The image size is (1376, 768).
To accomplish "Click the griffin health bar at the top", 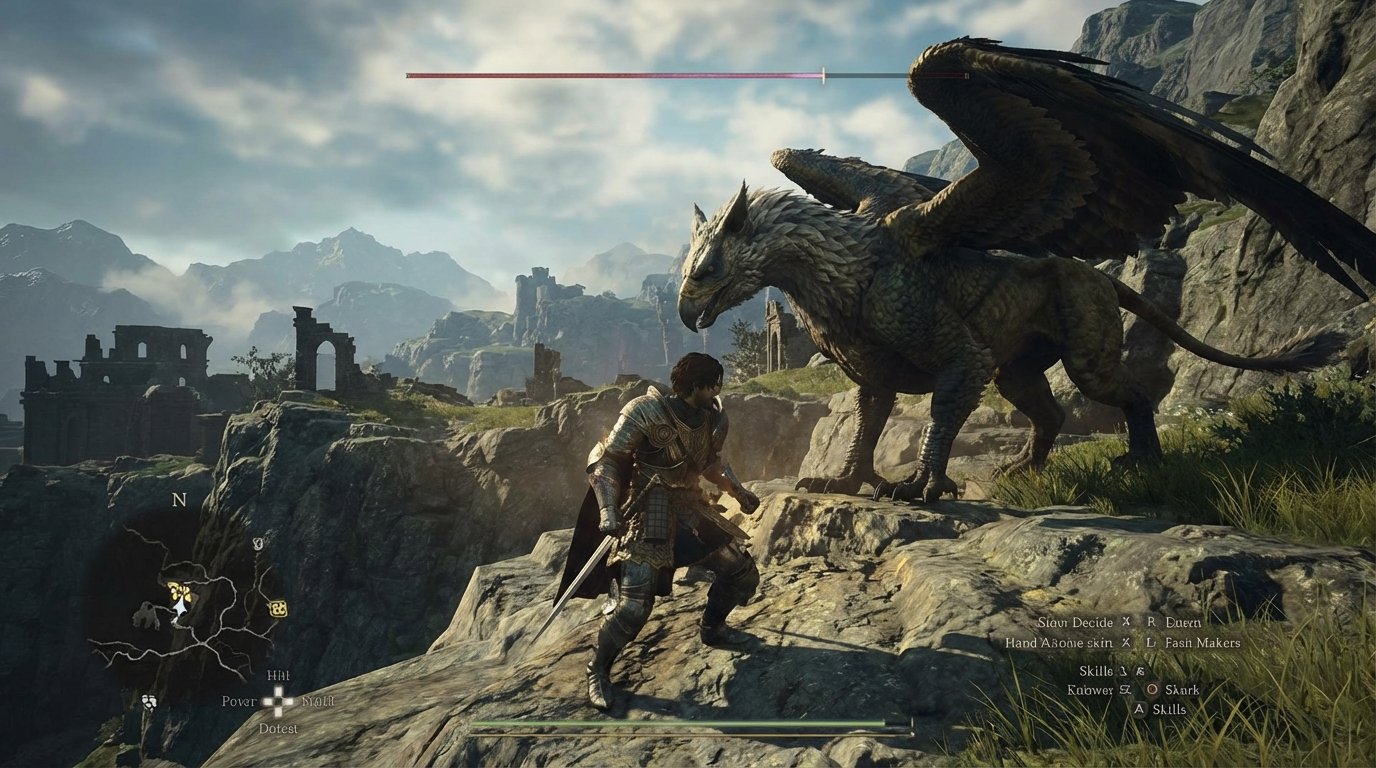I will pyautogui.click(x=690, y=72).
